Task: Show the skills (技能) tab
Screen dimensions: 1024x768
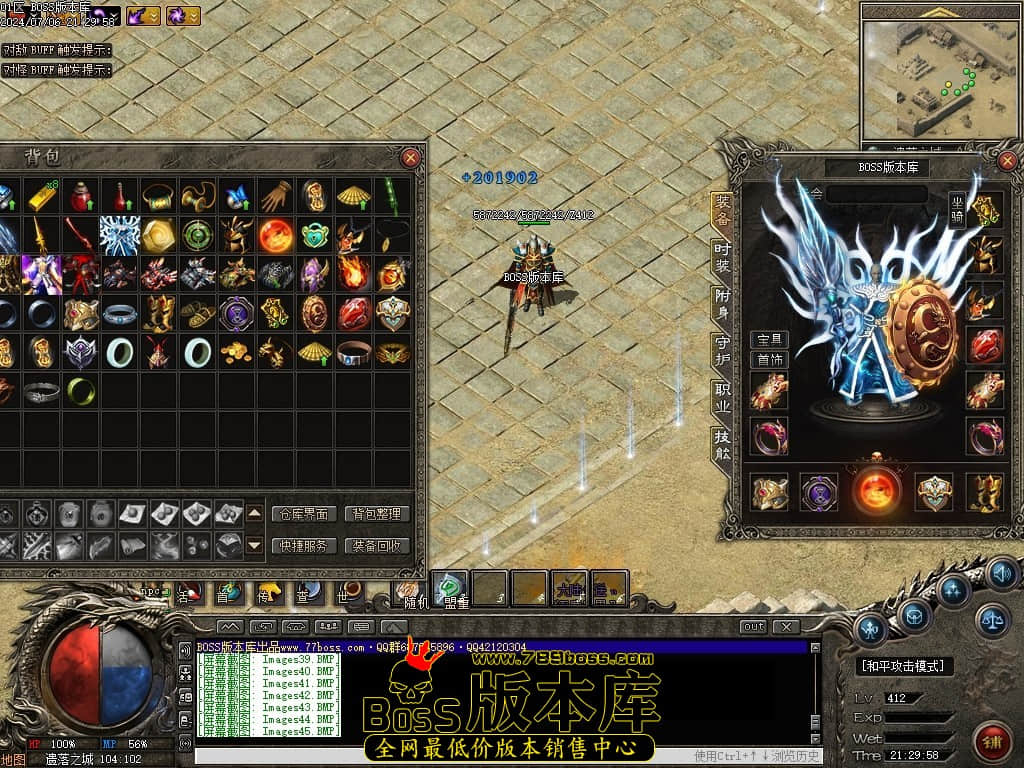Action: [x=722, y=442]
